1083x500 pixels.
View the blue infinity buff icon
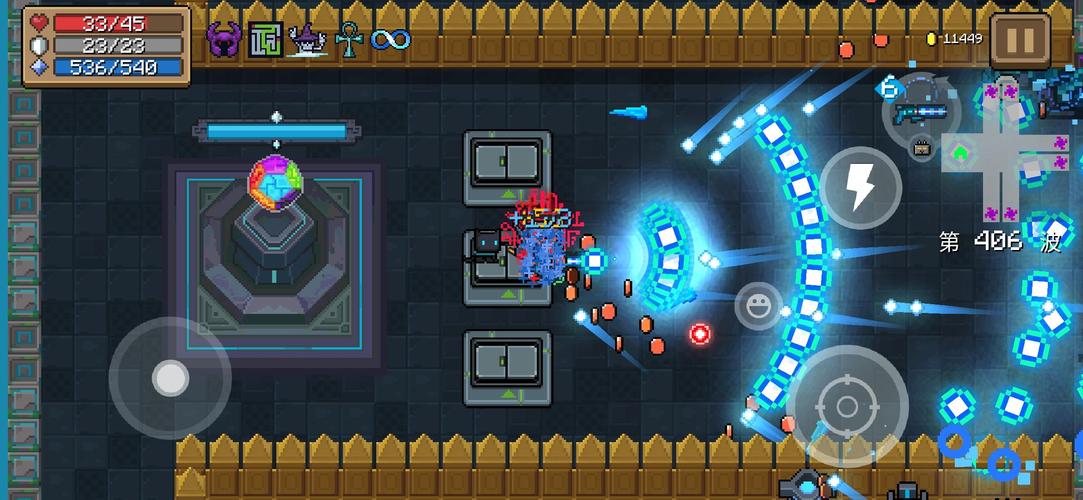point(390,40)
